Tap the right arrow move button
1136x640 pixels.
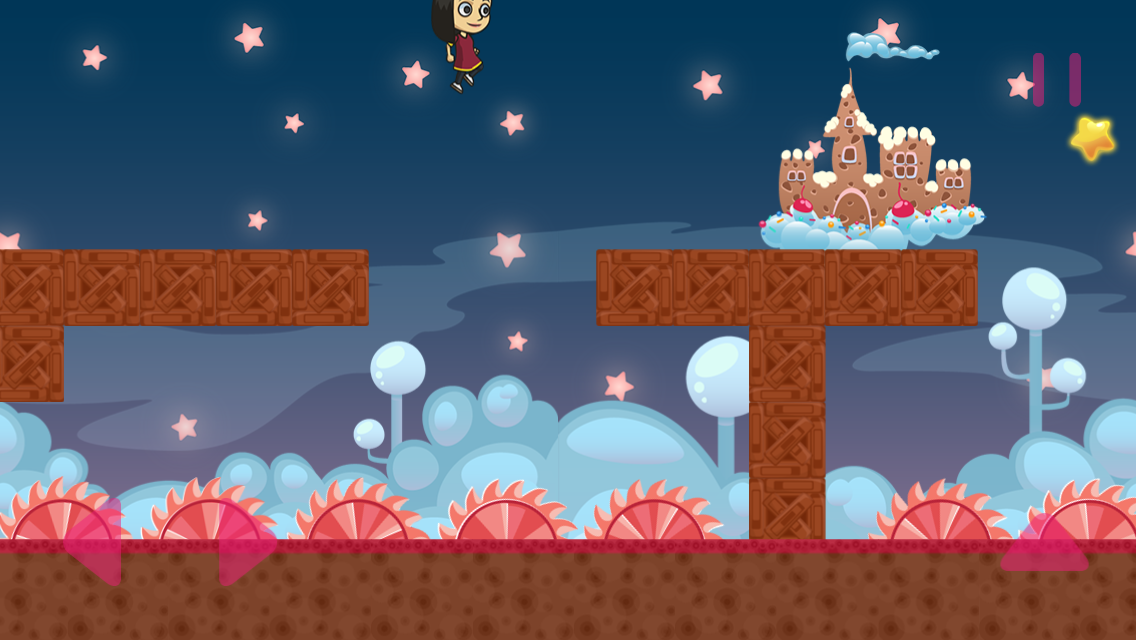click(244, 543)
